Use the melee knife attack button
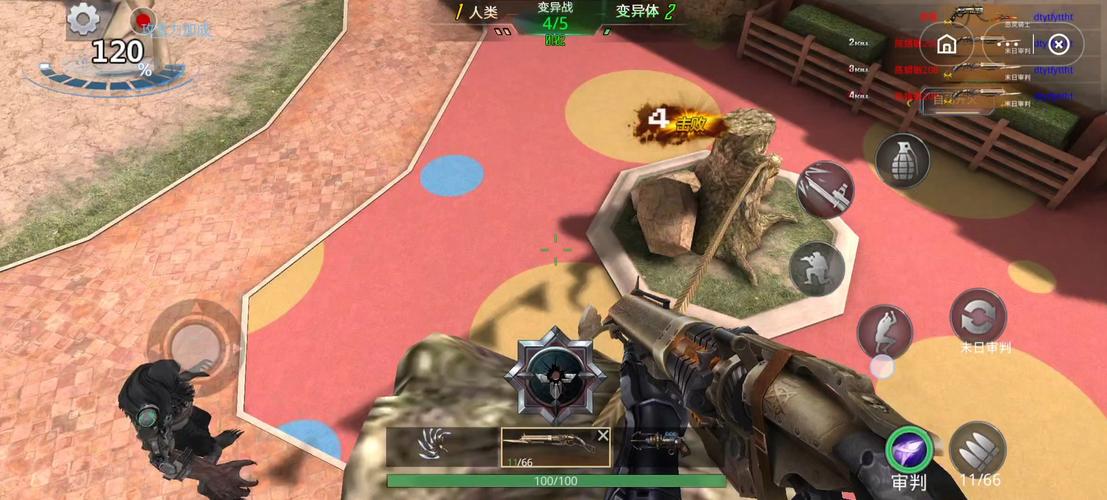Screen dimensions: 1107x500 pos(825,189)
